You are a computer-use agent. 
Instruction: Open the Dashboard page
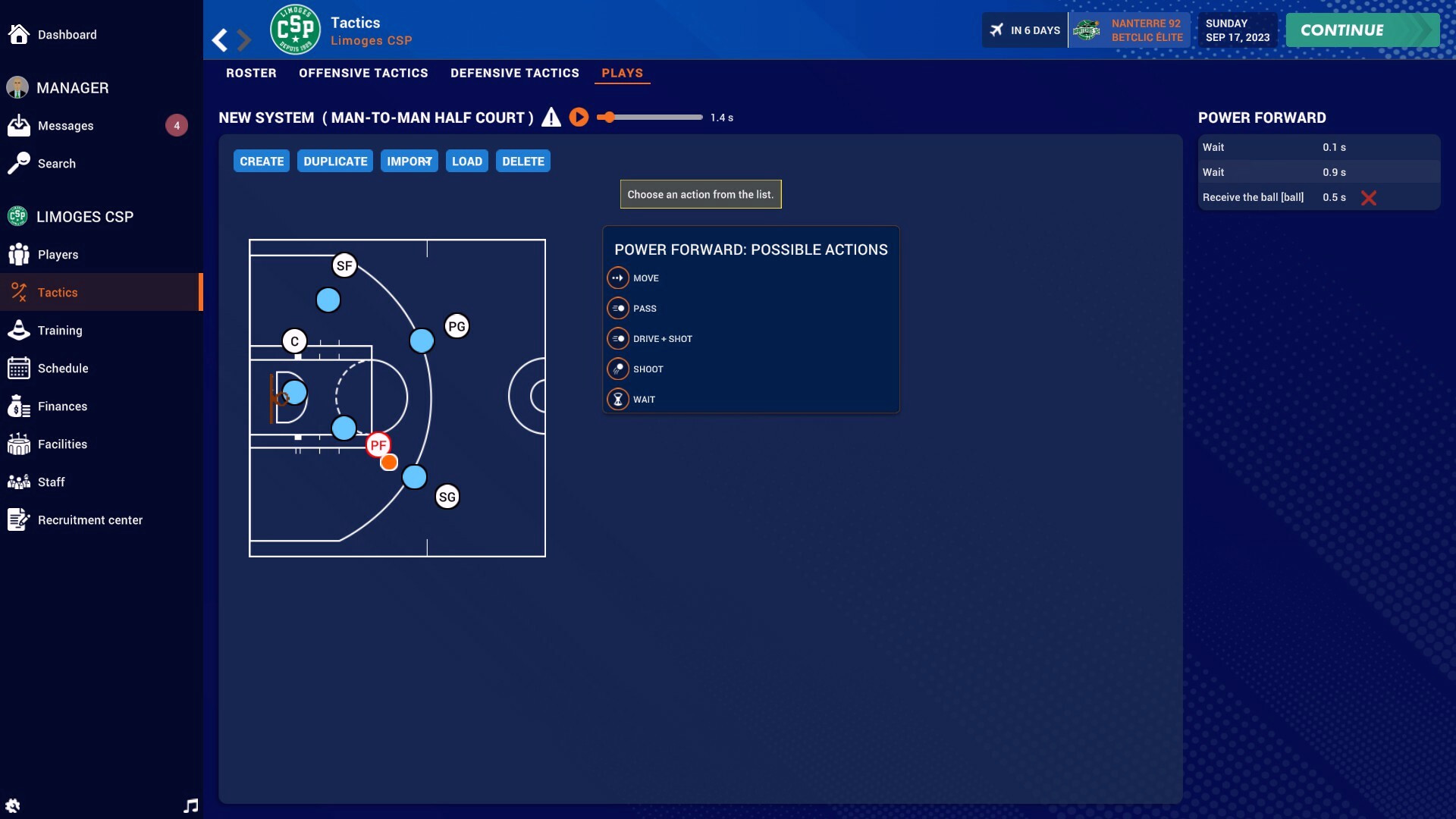(67, 35)
